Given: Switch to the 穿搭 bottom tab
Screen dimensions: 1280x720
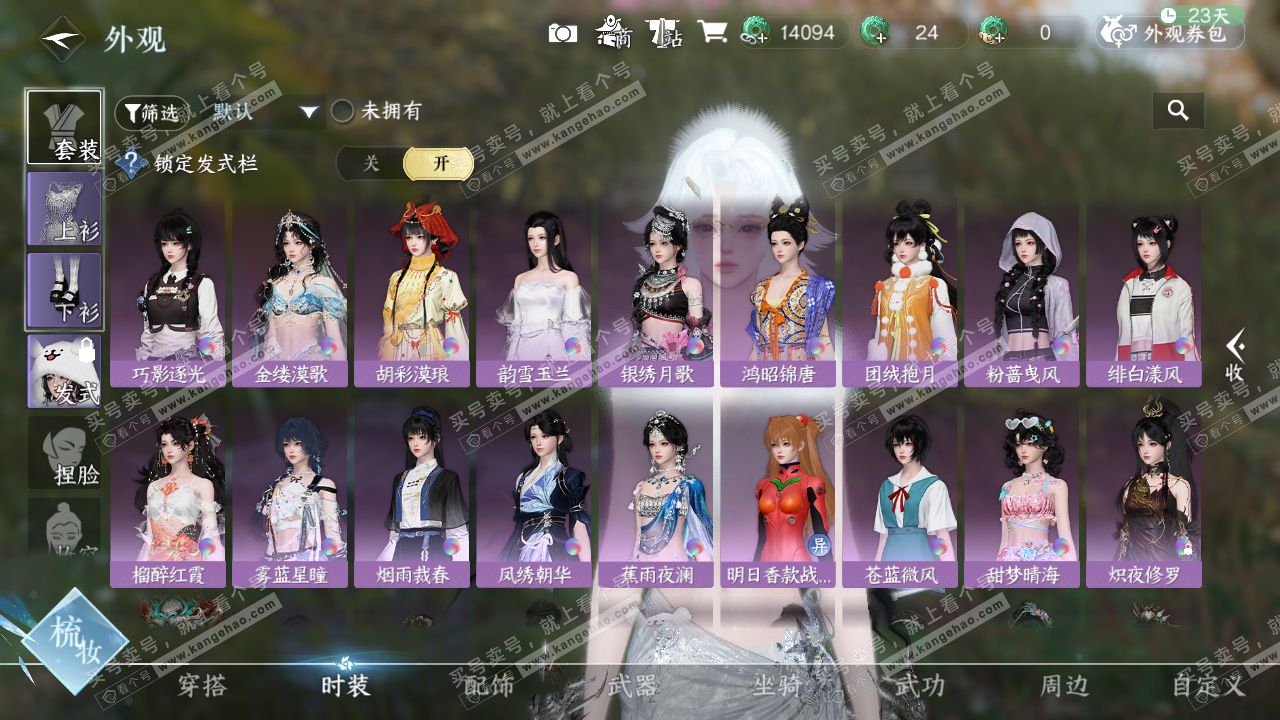Looking at the screenshot, I should click(202, 686).
